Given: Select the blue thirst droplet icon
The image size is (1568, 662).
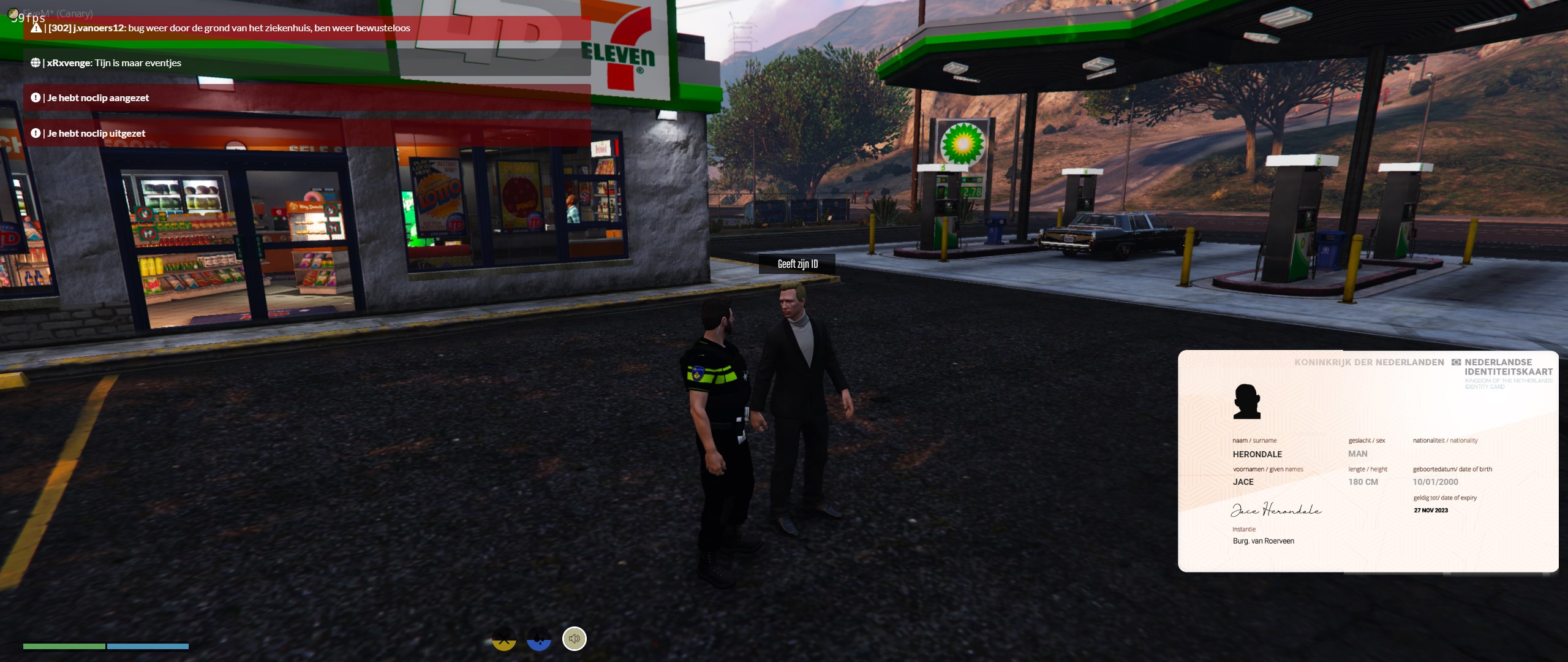Looking at the screenshot, I should coord(539,639).
